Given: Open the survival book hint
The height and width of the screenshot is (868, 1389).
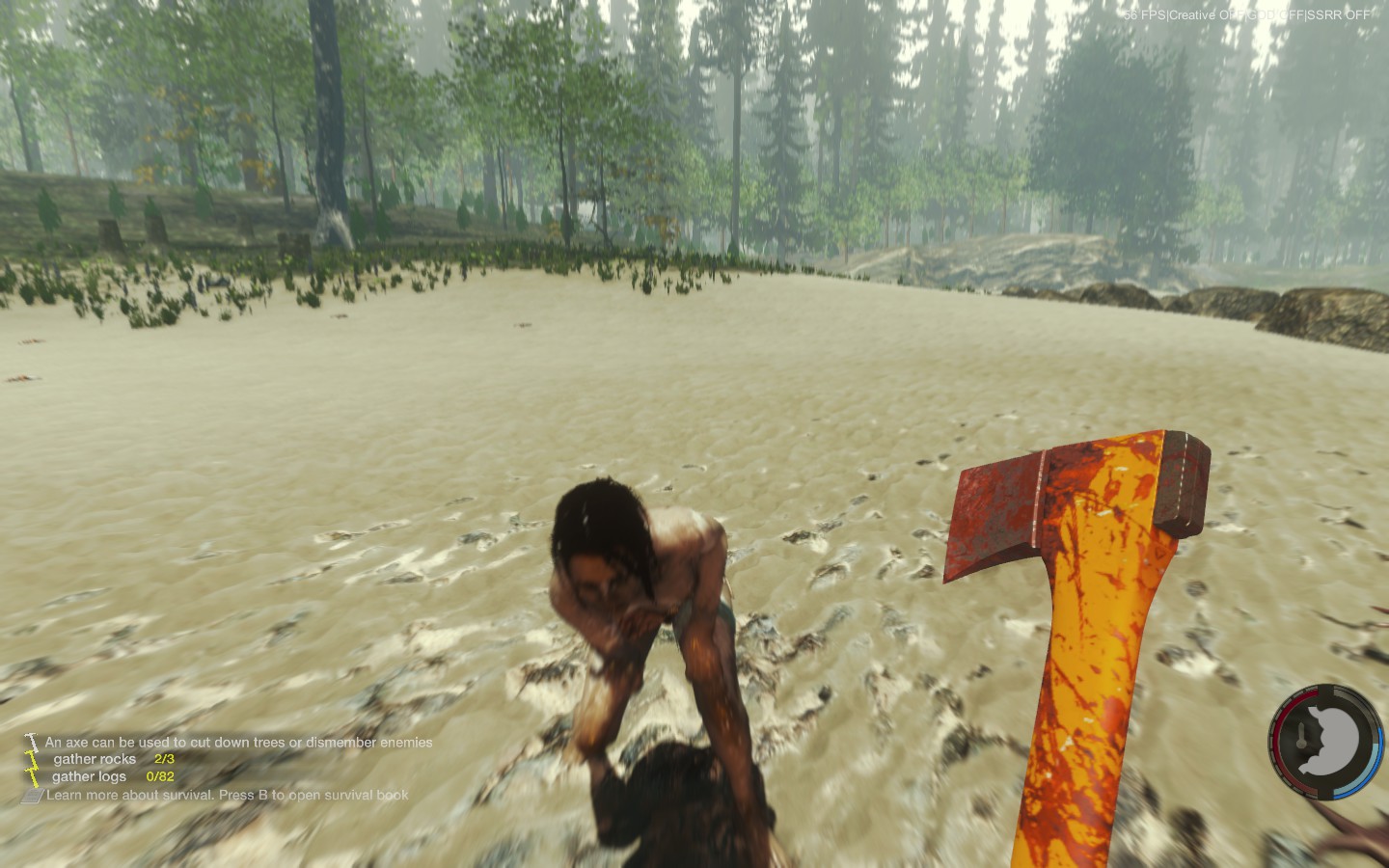Looking at the screenshot, I should (x=227, y=795).
